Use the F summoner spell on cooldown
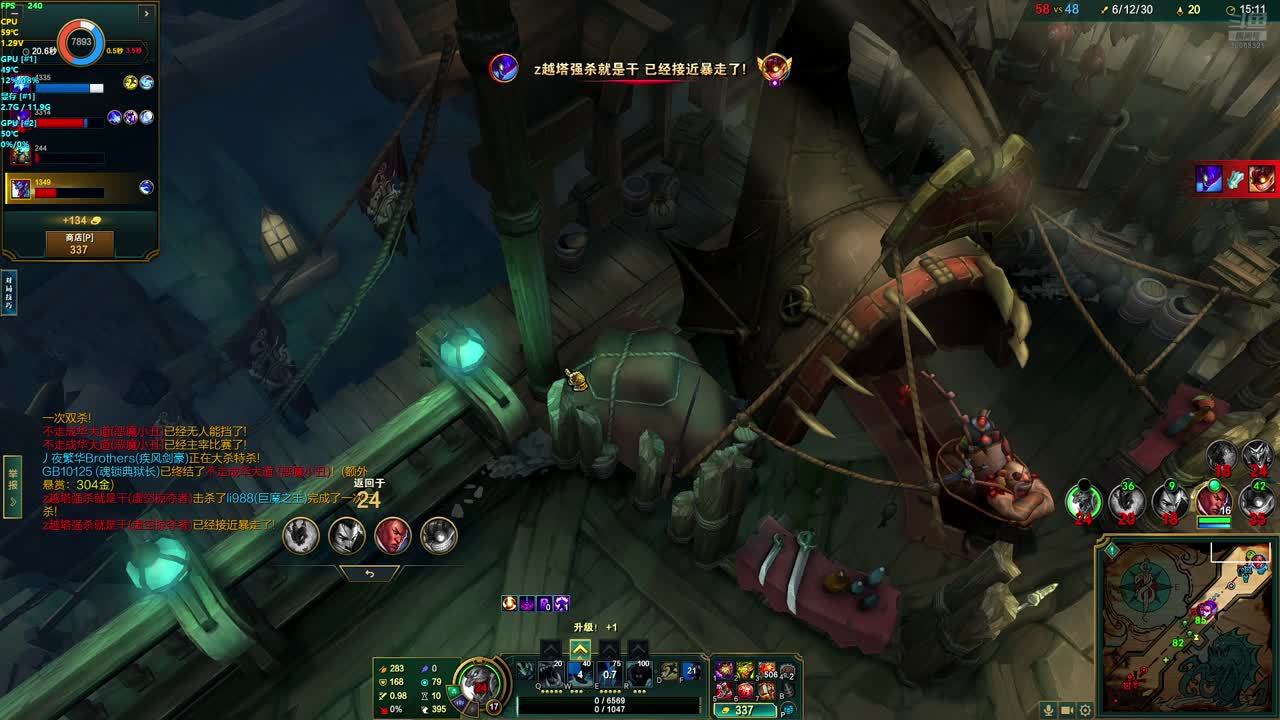 (x=692, y=671)
